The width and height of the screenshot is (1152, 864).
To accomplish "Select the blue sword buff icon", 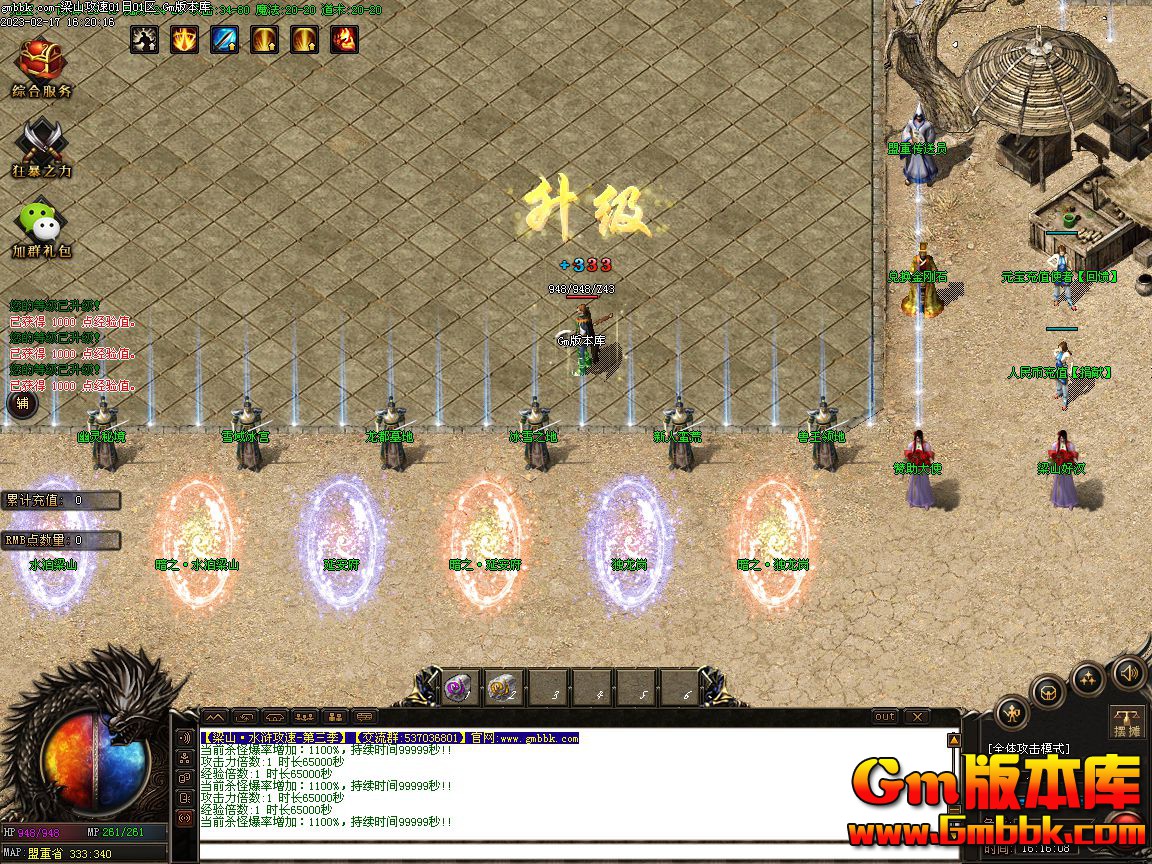I will coord(225,39).
